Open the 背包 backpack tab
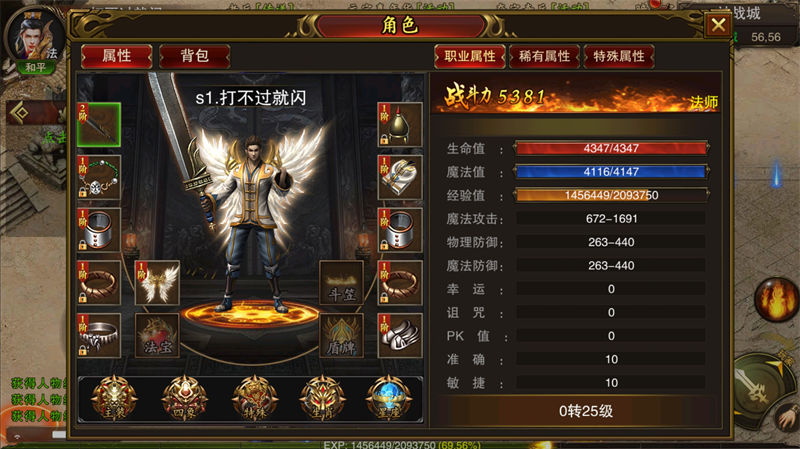Image resolution: width=800 pixels, height=449 pixels. [x=194, y=56]
